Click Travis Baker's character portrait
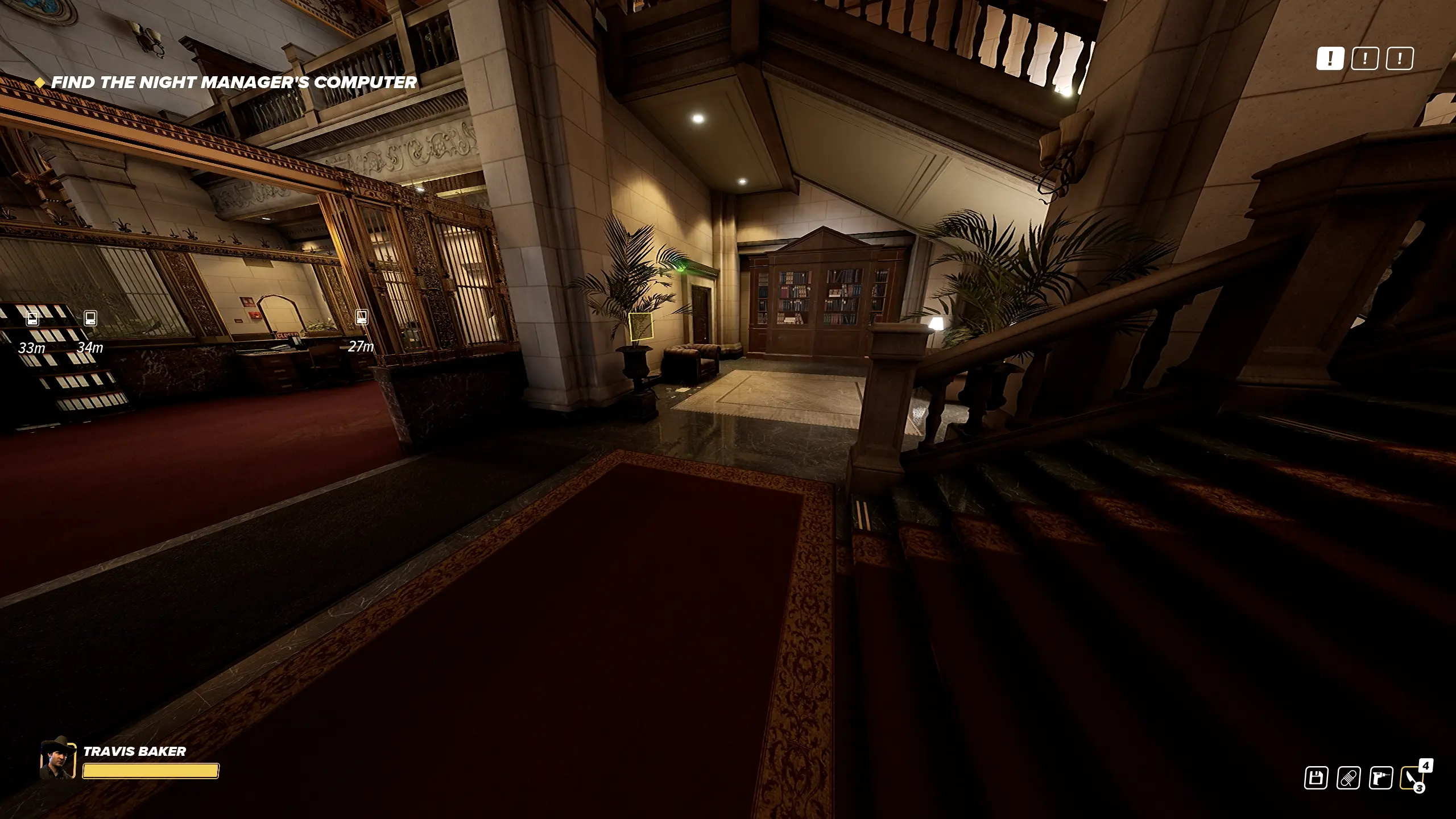This screenshot has height=819, width=1456. click(x=57, y=759)
